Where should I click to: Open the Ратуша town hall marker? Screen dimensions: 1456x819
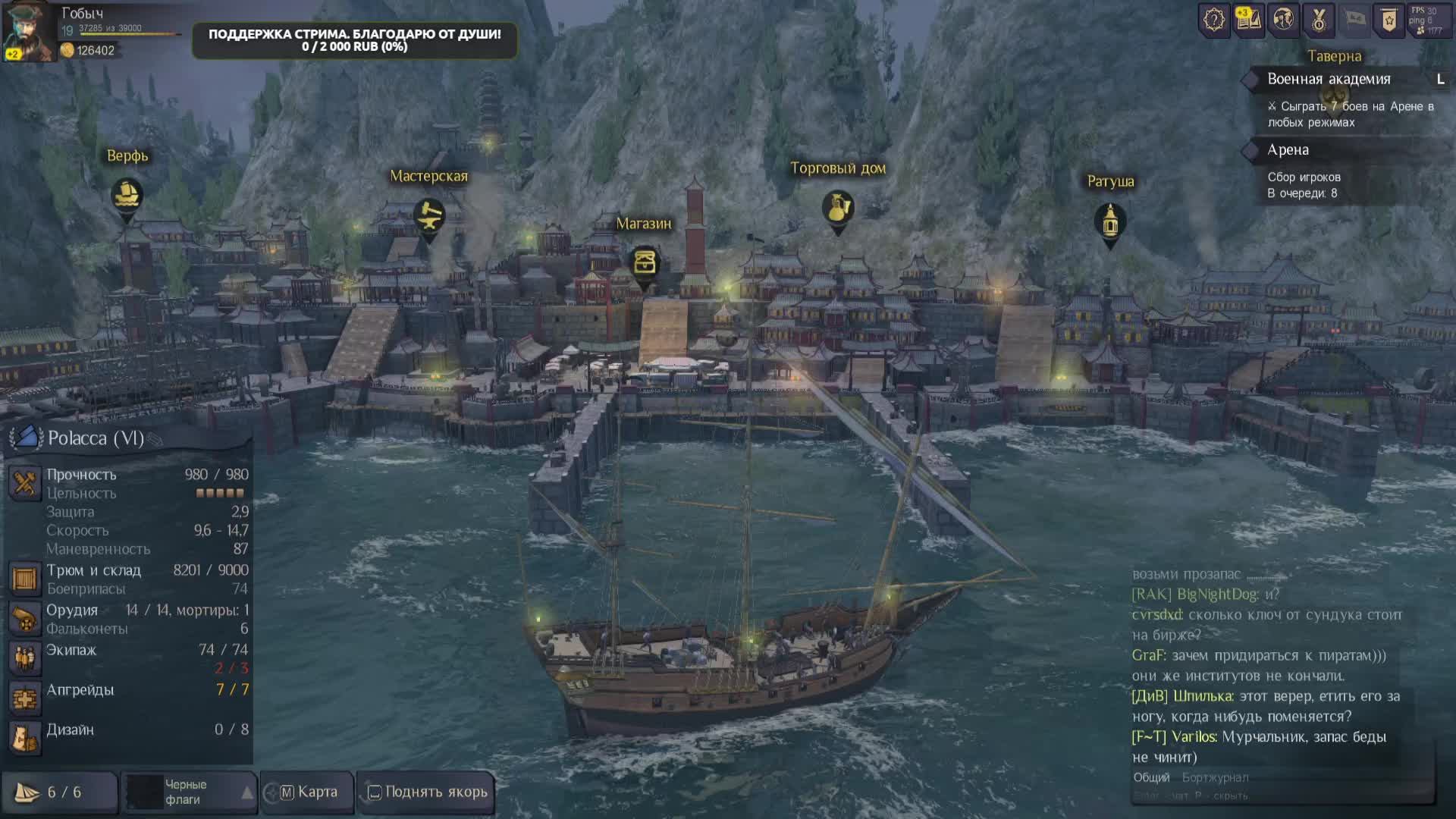1110,221
